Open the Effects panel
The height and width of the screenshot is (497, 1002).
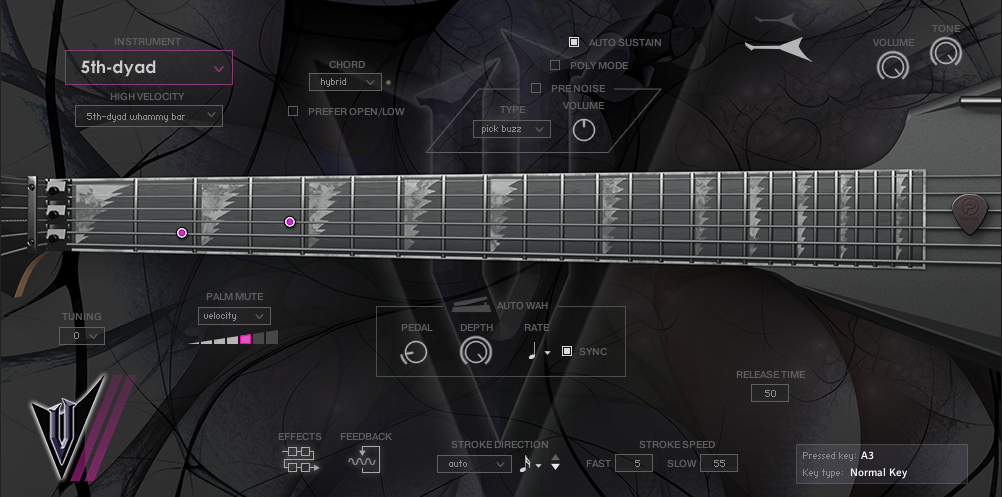click(300, 459)
